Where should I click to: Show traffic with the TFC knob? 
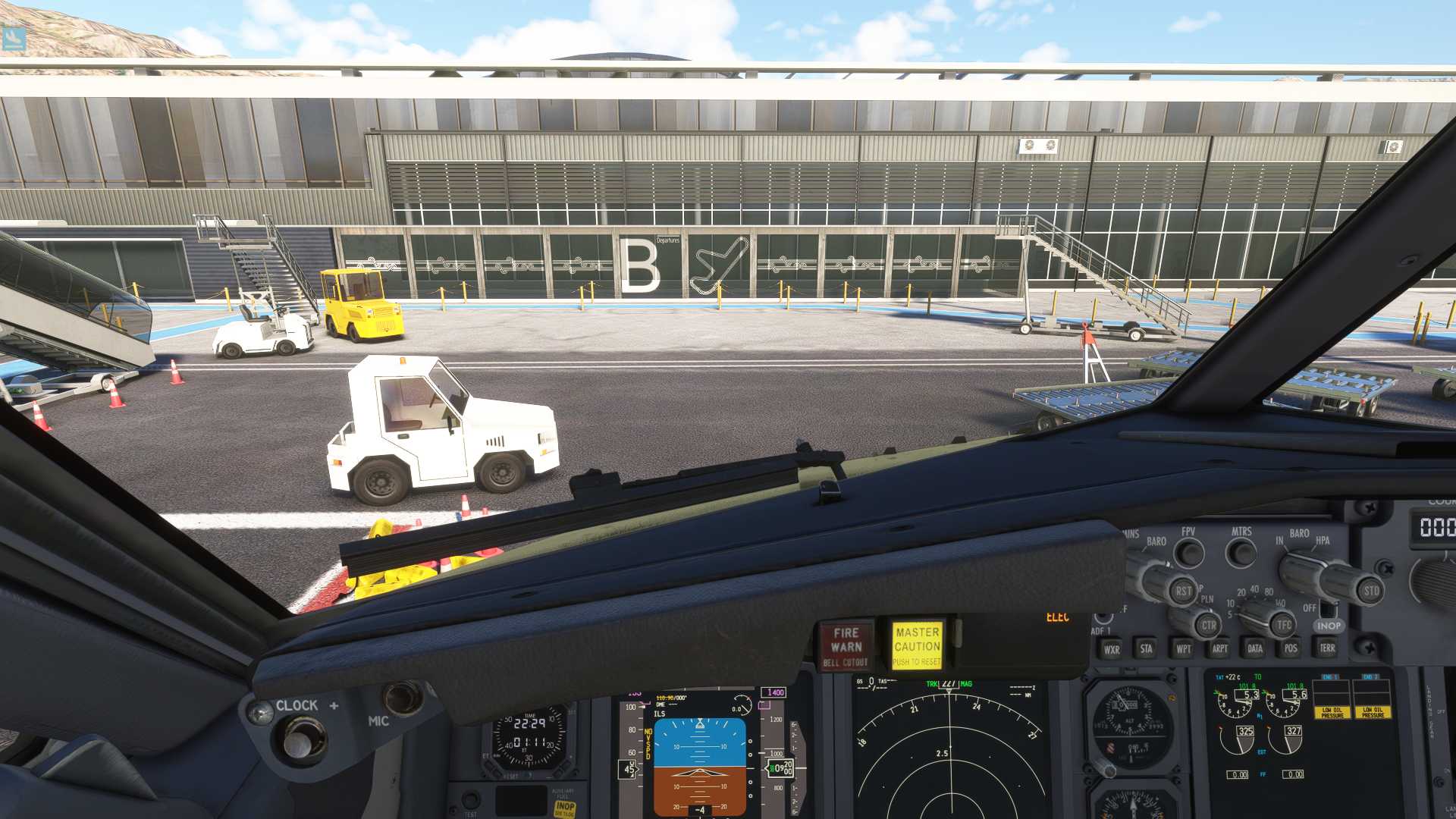coord(1283,626)
